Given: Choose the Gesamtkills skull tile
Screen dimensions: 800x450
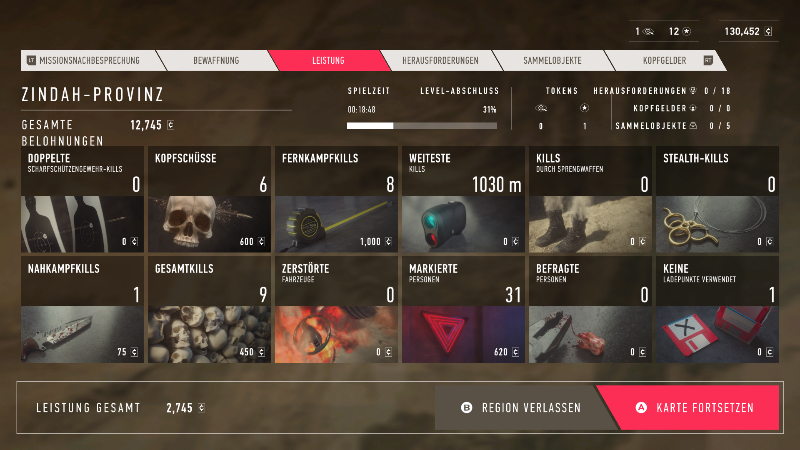Looking at the screenshot, I should pyautogui.click(x=209, y=309).
